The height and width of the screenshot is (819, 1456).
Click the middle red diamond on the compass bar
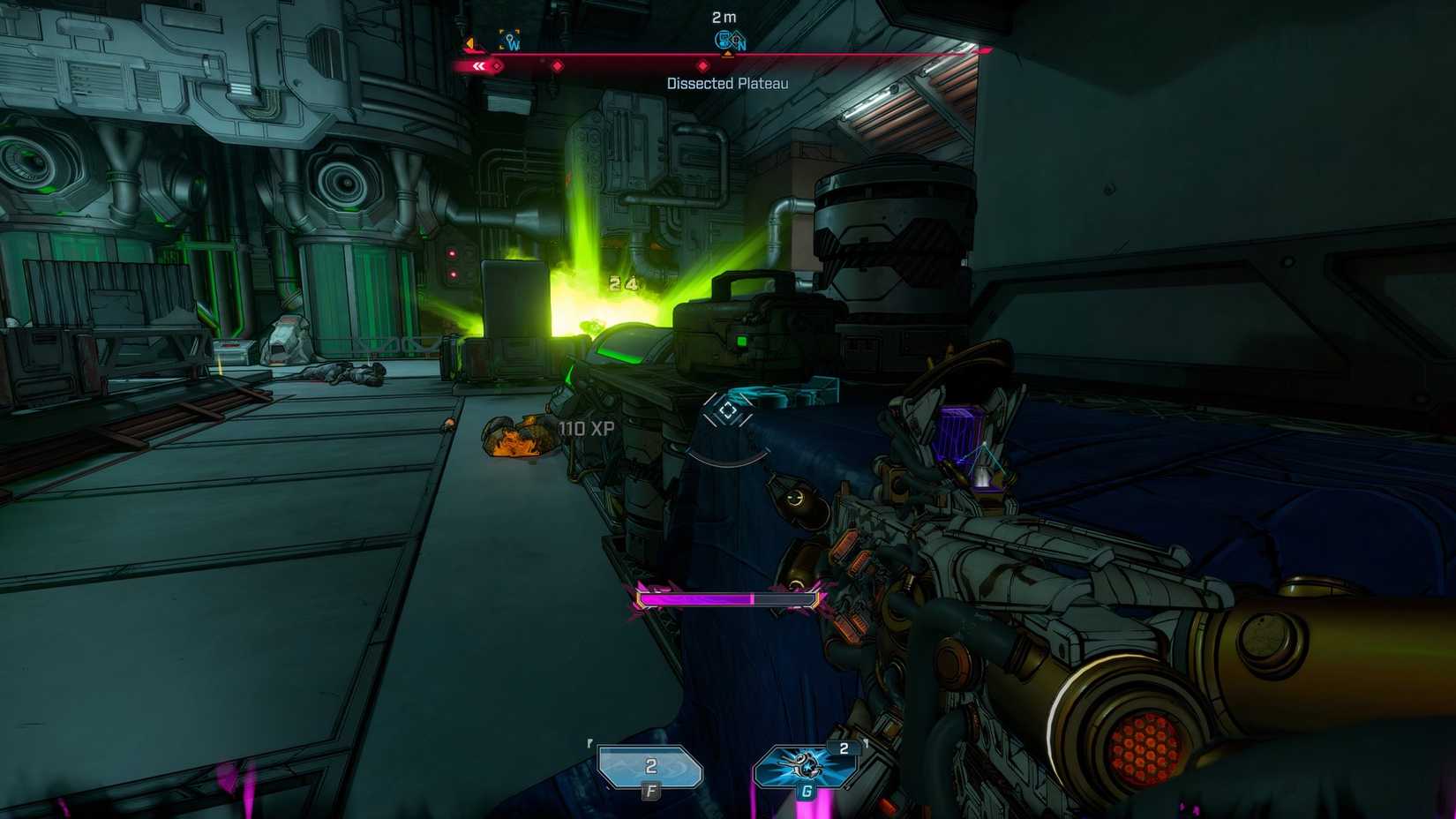click(x=558, y=65)
